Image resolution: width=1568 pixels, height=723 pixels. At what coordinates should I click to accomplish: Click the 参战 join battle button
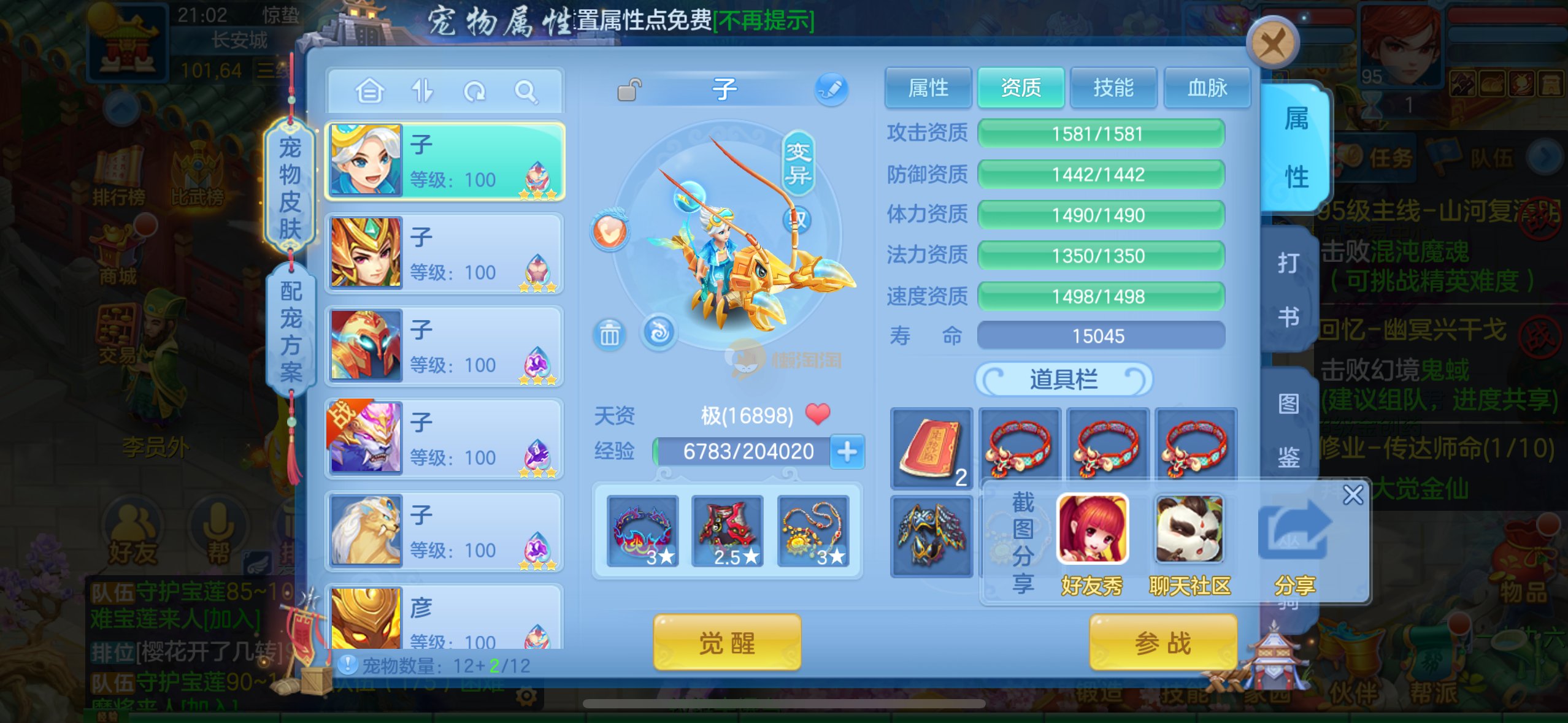[x=1163, y=643]
